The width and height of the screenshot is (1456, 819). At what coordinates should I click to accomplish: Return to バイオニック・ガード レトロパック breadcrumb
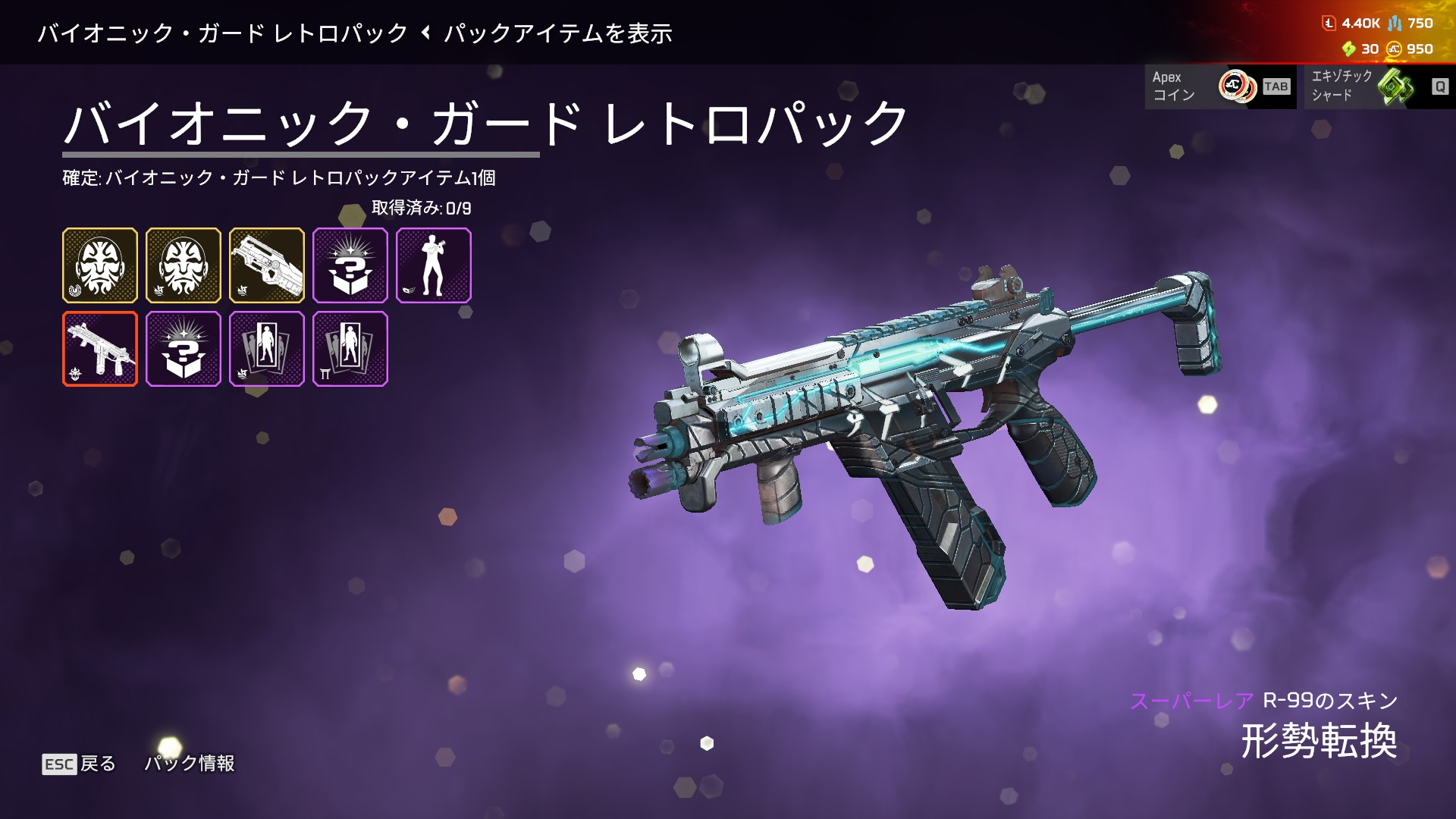coord(223,33)
